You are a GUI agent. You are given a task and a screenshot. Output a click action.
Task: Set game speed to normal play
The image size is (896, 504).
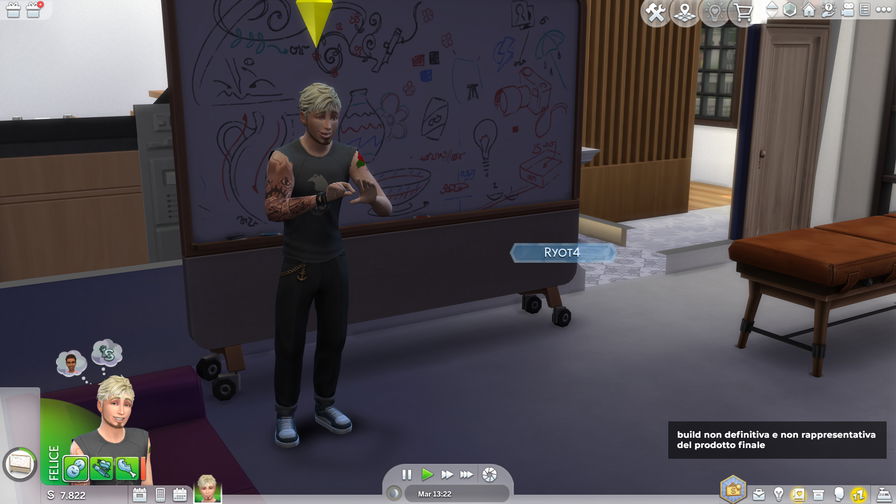(427, 474)
